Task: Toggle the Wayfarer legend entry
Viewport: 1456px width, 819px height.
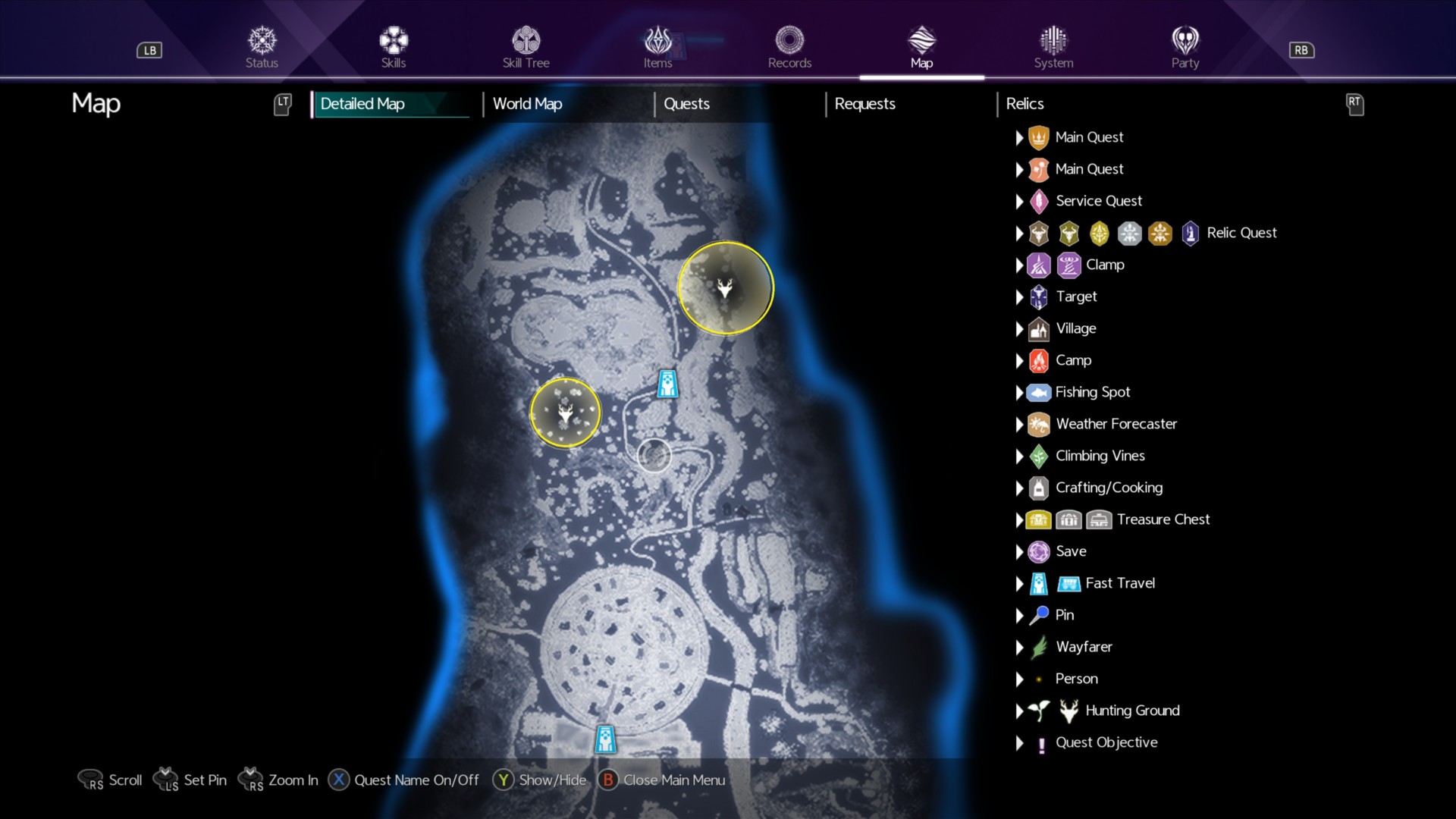Action: (1038, 647)
